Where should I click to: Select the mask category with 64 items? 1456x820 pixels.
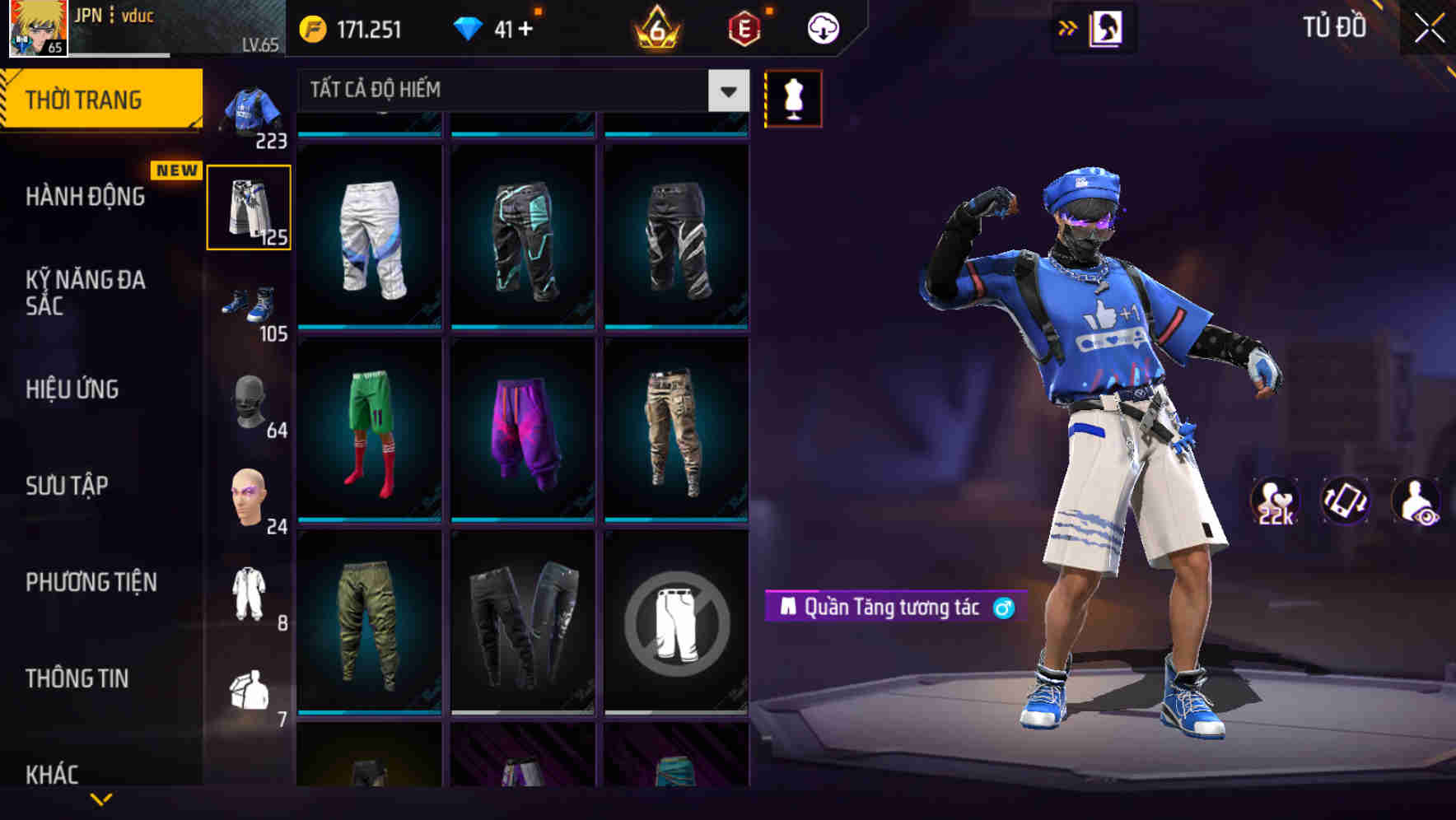pyautogui.click(x=250, y=405)
